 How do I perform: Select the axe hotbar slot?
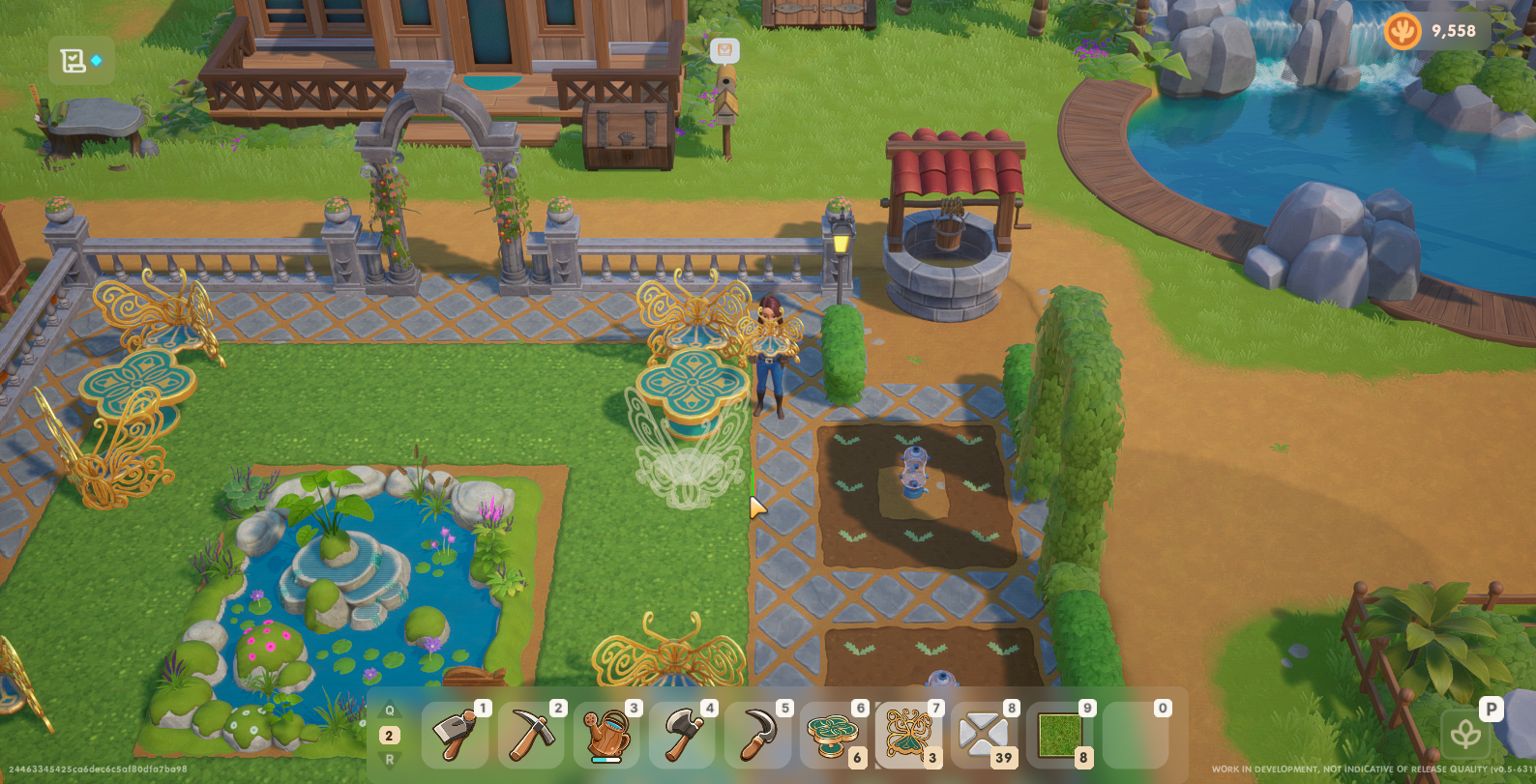682,735
